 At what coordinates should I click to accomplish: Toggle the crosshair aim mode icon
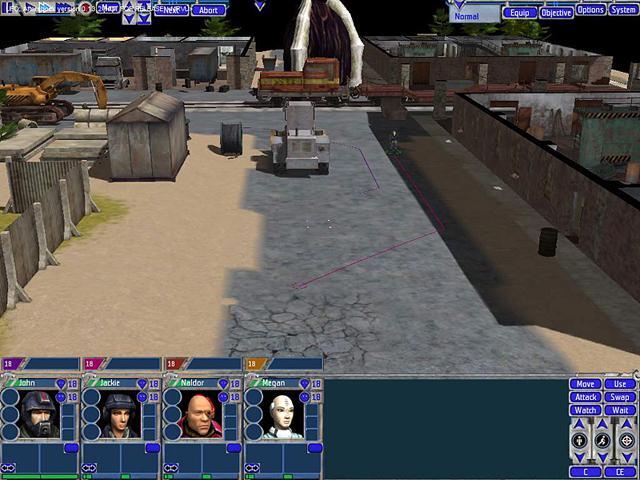click(x=626, y=440)
